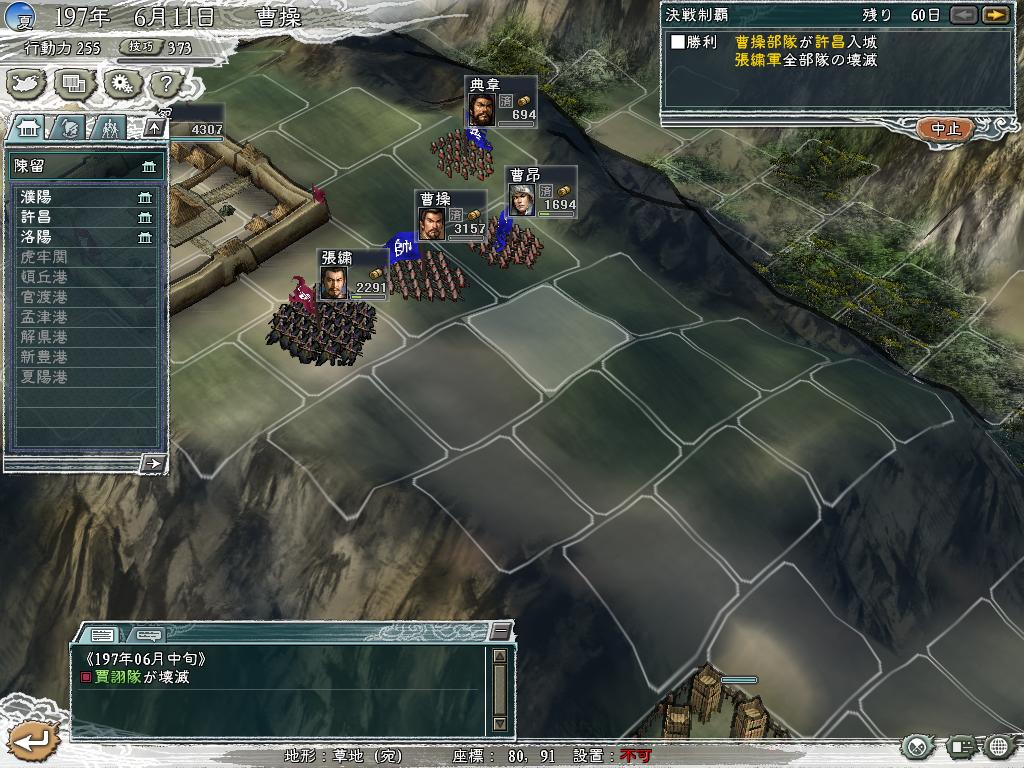The image size is (1024, 768).
Task: Minimize the message log panel
Action: (501, 631)
